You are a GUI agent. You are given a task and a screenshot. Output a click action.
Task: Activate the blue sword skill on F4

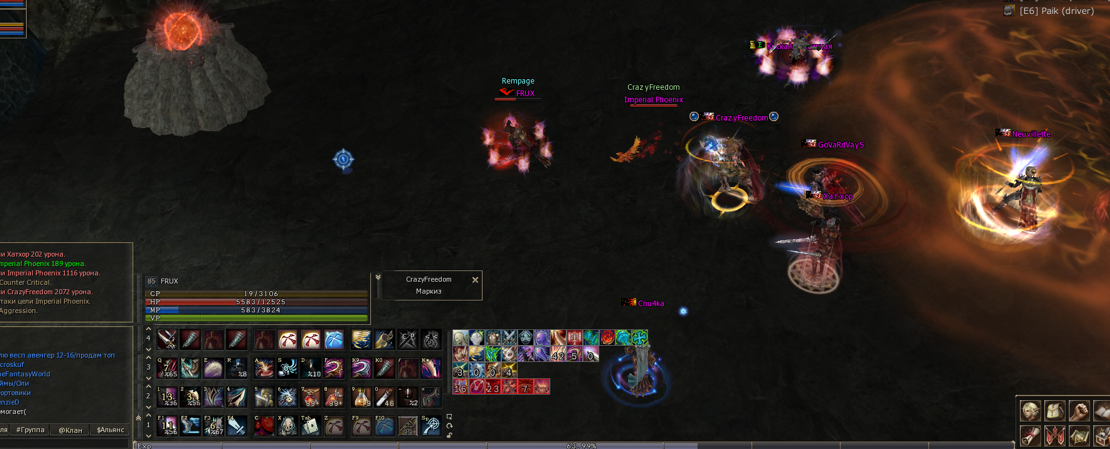[237, 427]
